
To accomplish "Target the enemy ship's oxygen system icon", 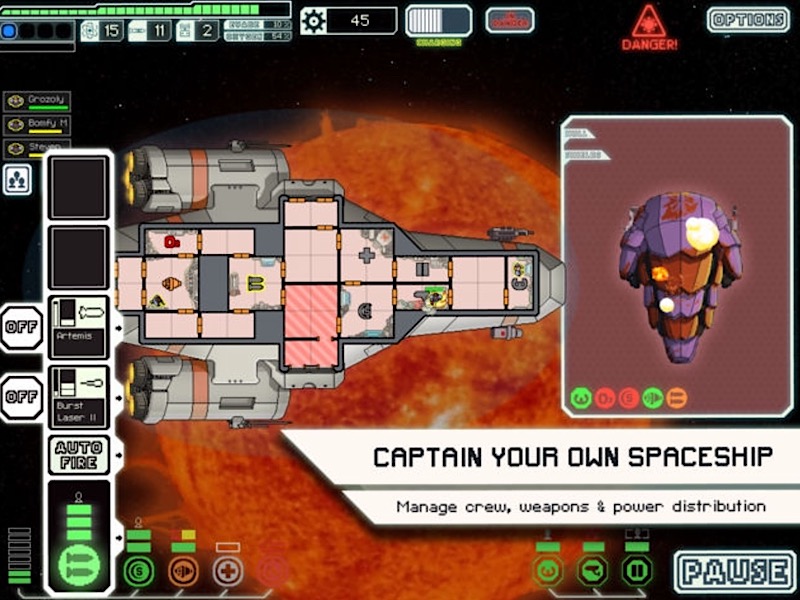I will tap(602, 398).
